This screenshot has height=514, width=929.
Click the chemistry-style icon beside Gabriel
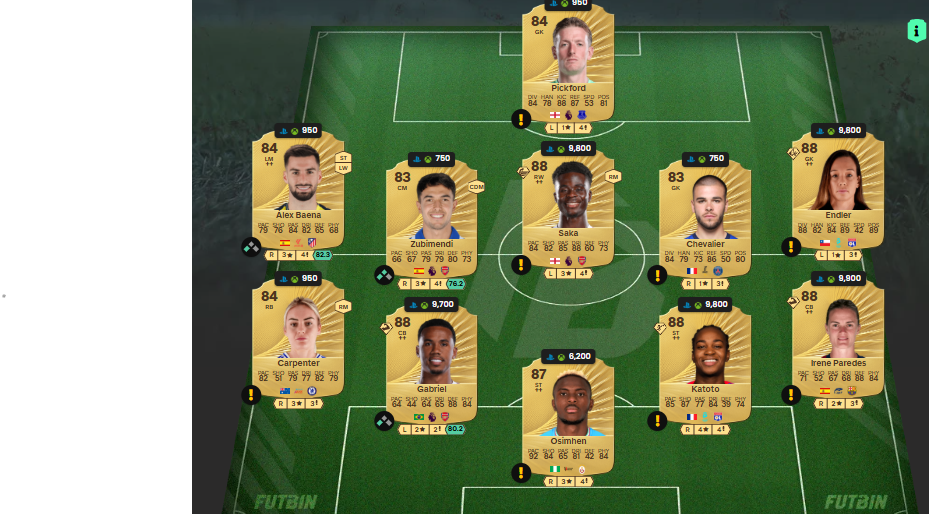pos(384,421)
